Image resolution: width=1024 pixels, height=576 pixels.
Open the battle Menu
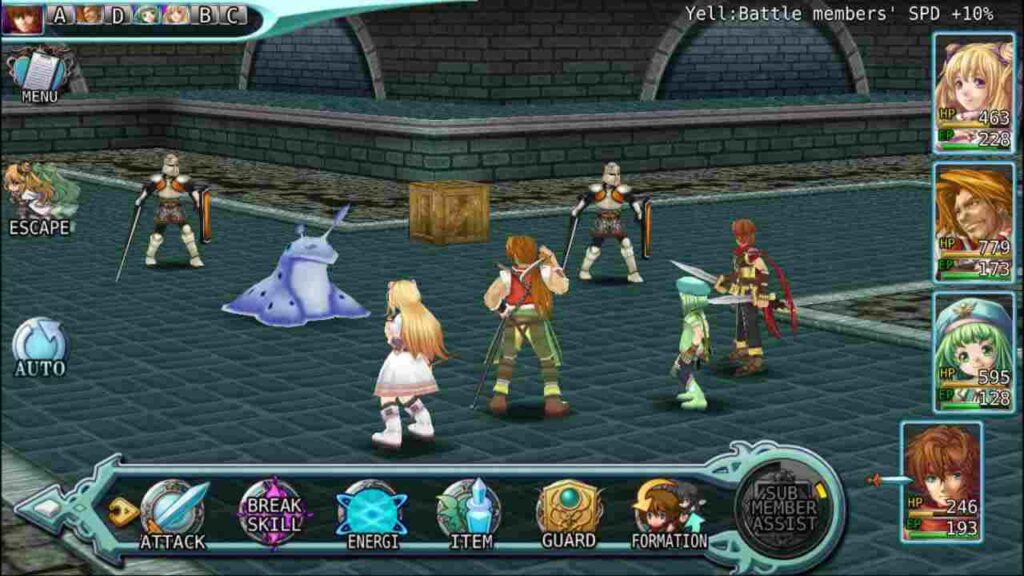coord(39,73)
